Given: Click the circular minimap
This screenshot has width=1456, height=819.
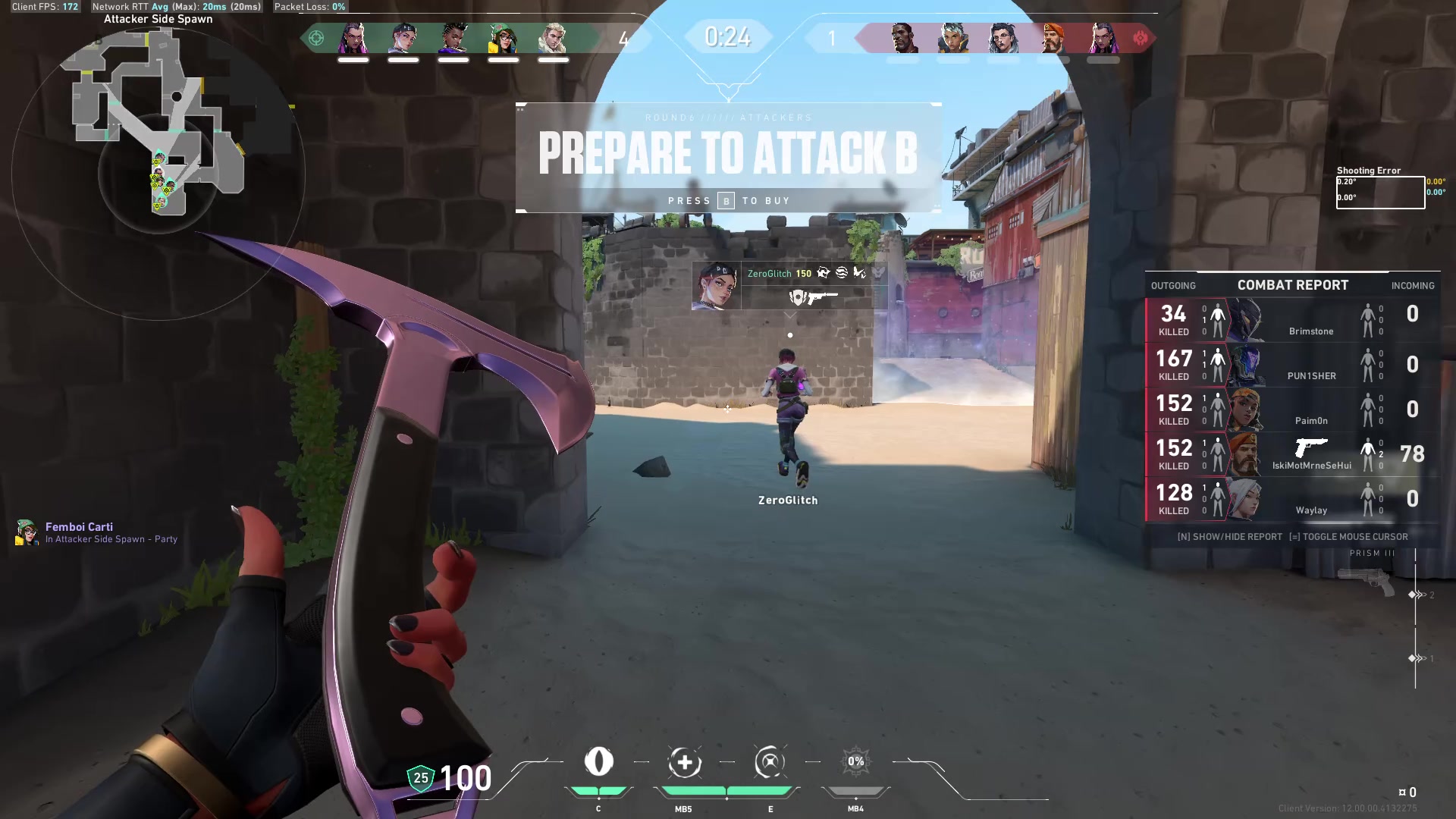Looking at the screenshot, I should pyautogui.click(x=158, y=173).
